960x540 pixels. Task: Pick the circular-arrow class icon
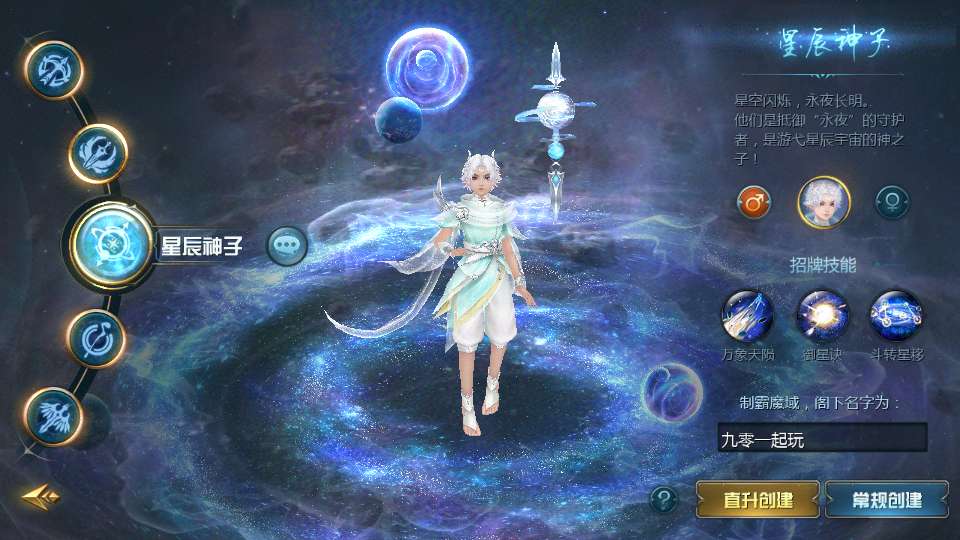tap(95, 337)
